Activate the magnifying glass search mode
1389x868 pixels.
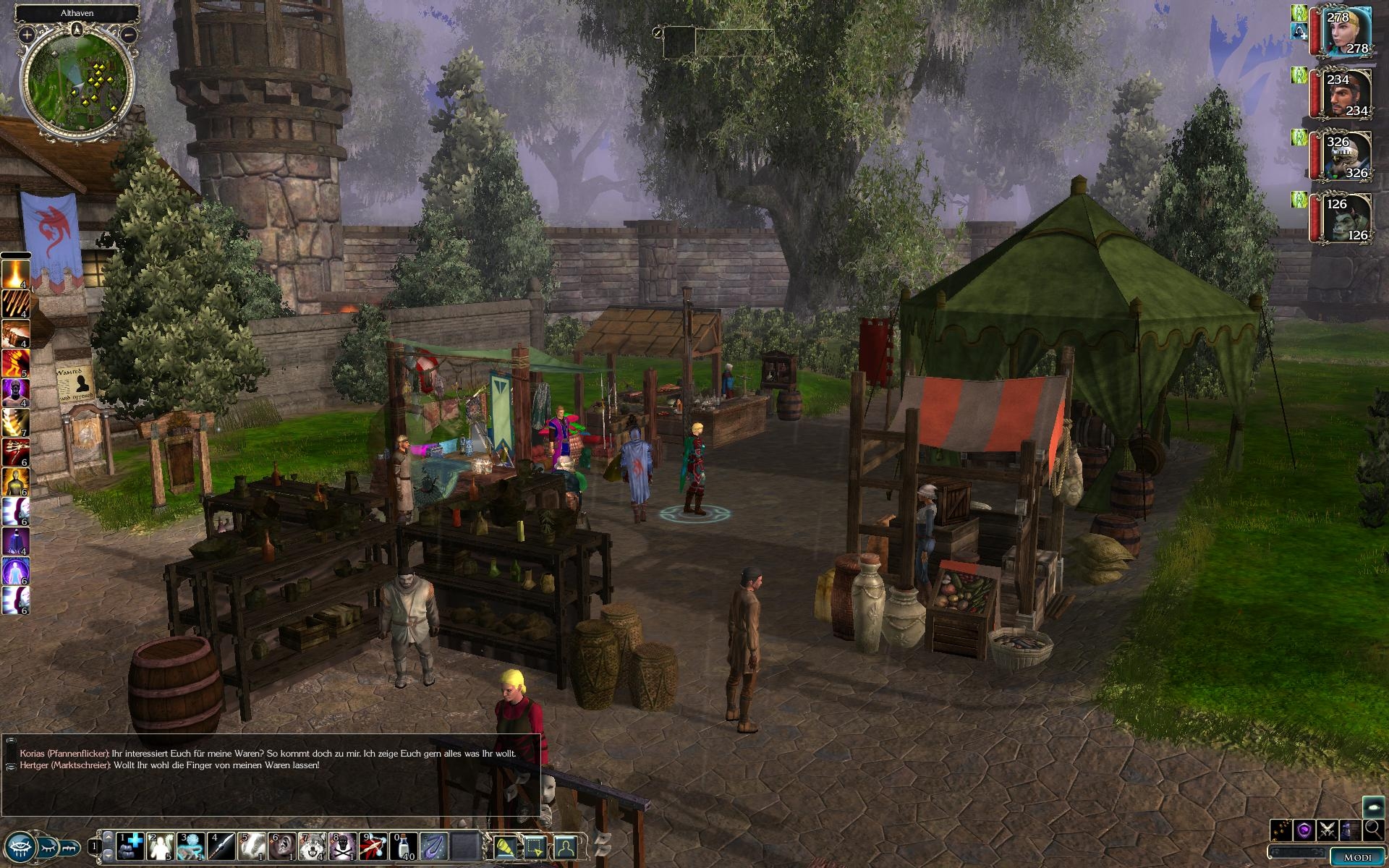[x=1372, y=830]
